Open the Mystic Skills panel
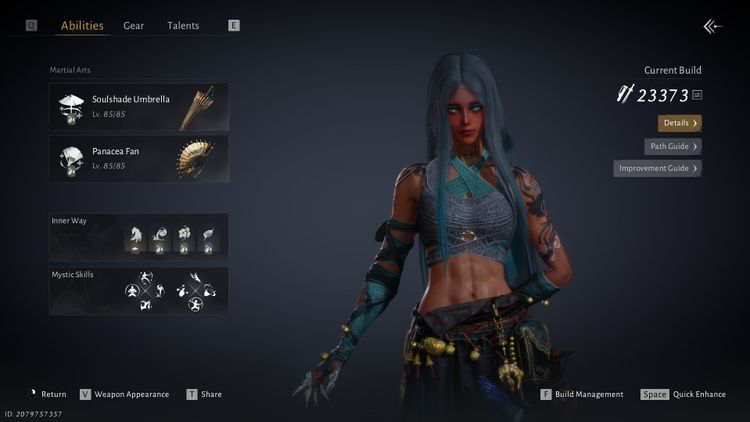750x422 pixels. 139,290
